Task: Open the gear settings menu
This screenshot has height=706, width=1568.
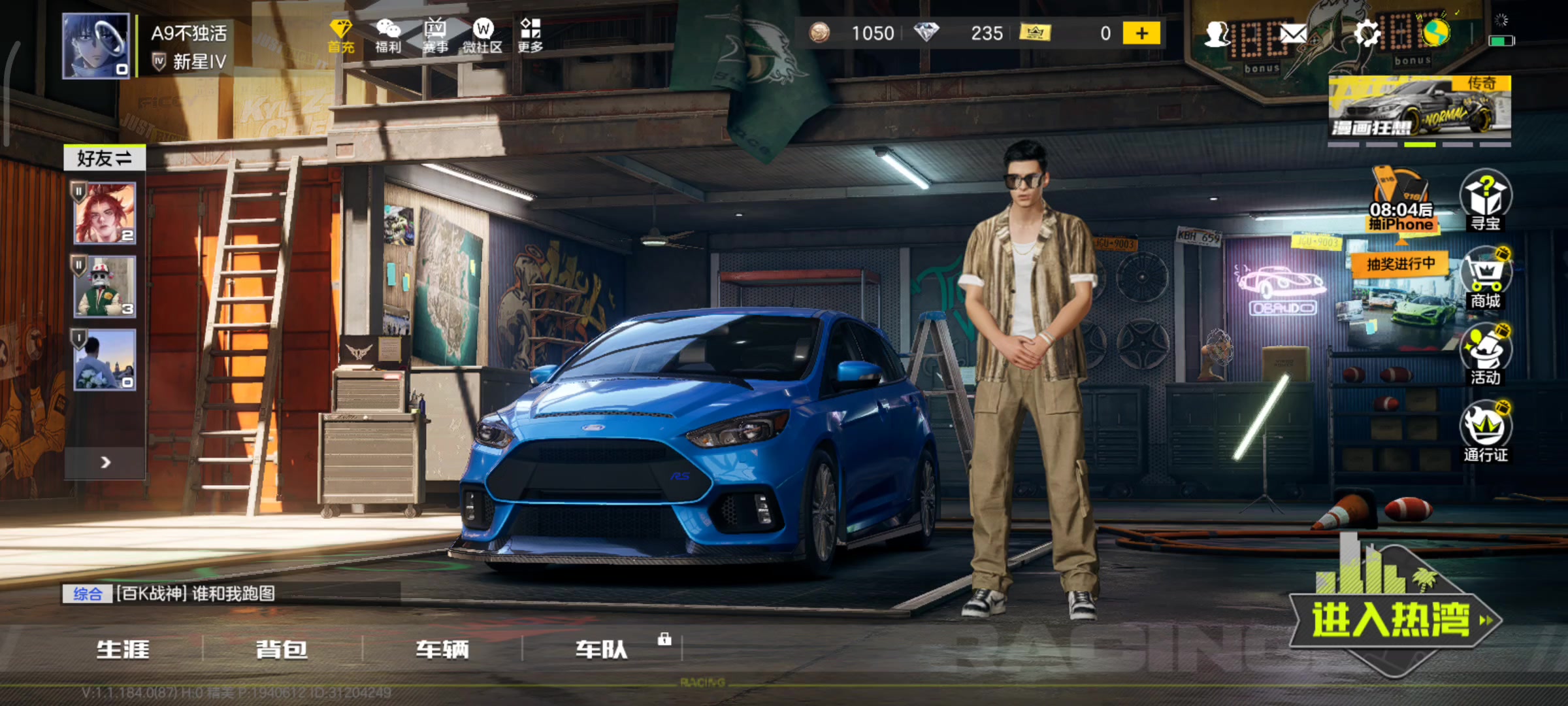Action: coord(1365,33)
